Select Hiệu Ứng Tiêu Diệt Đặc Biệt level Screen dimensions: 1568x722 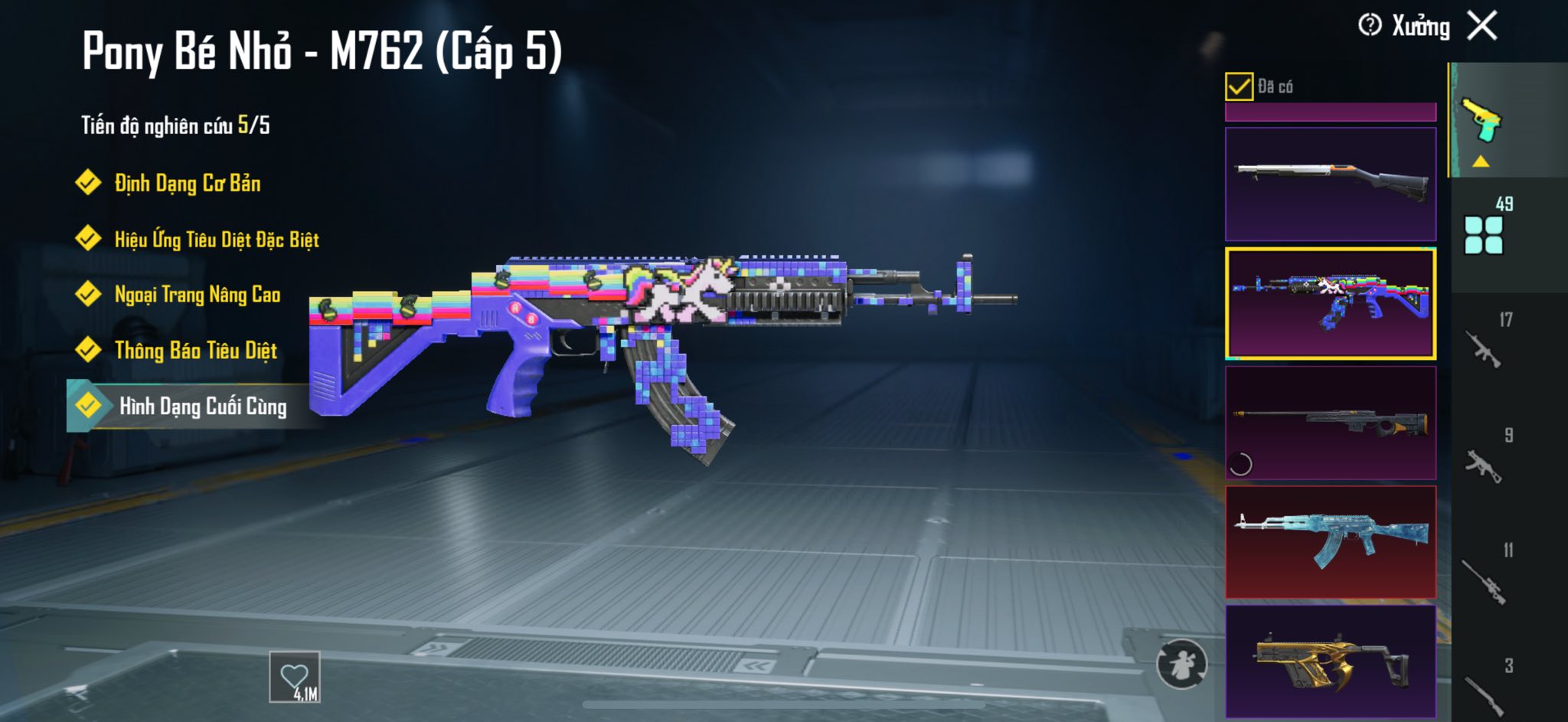[x=216, y=240]
